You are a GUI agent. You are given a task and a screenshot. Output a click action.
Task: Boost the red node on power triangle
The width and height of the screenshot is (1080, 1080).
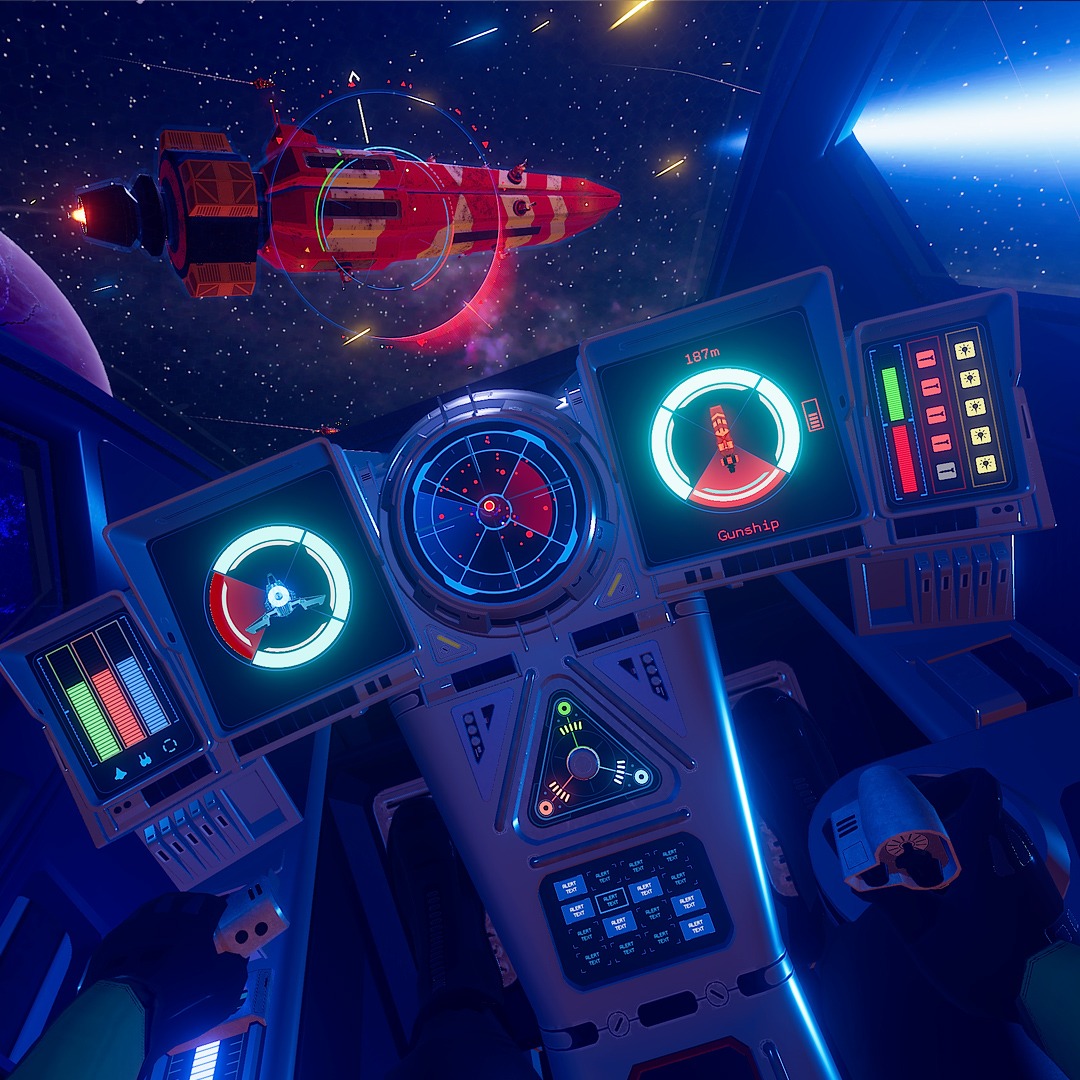[545, 806]
